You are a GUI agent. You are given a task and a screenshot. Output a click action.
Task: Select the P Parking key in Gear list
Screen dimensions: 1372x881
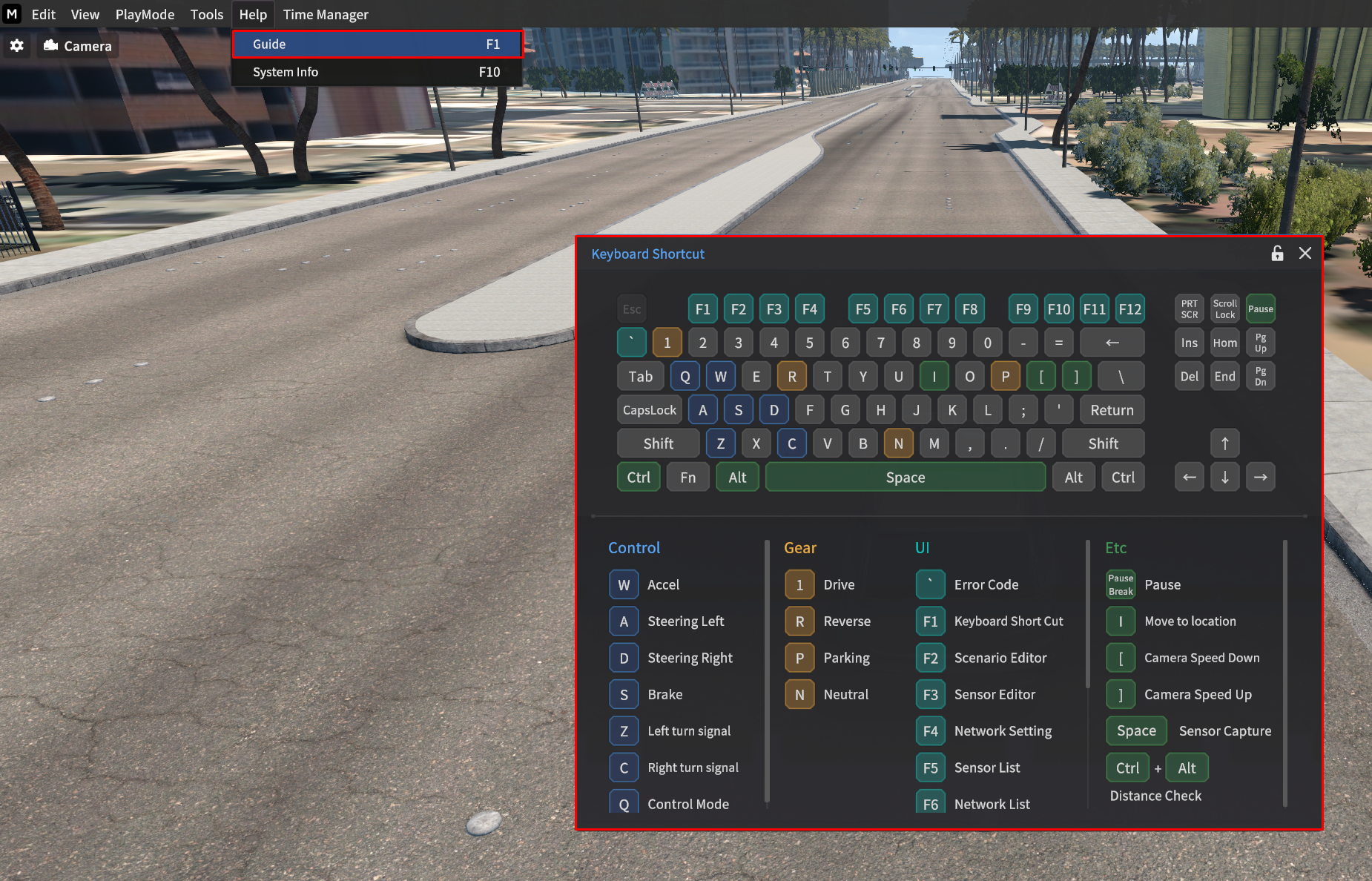tap(799, 658)
